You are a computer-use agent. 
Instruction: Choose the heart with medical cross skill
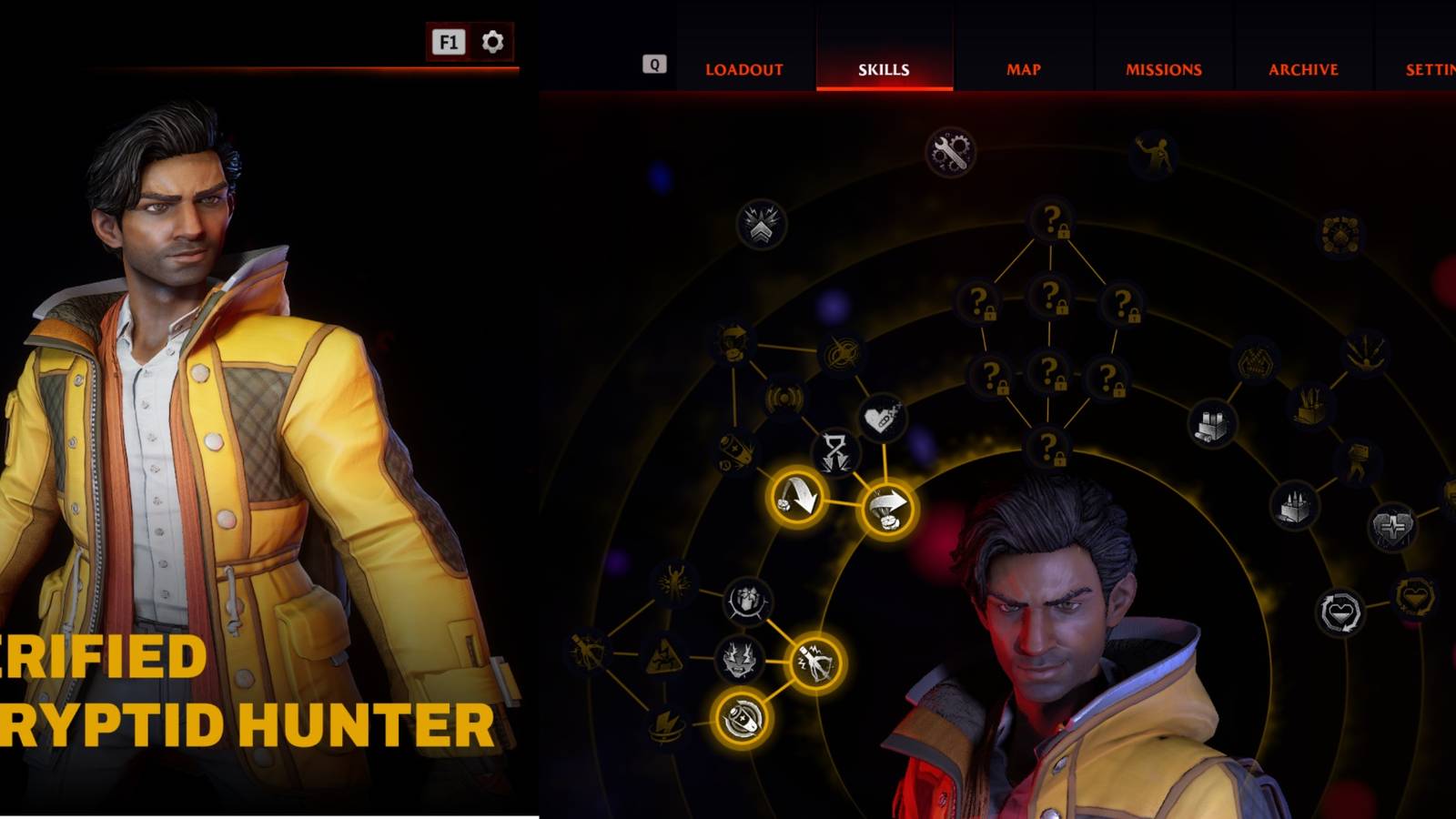(1391, 527)
